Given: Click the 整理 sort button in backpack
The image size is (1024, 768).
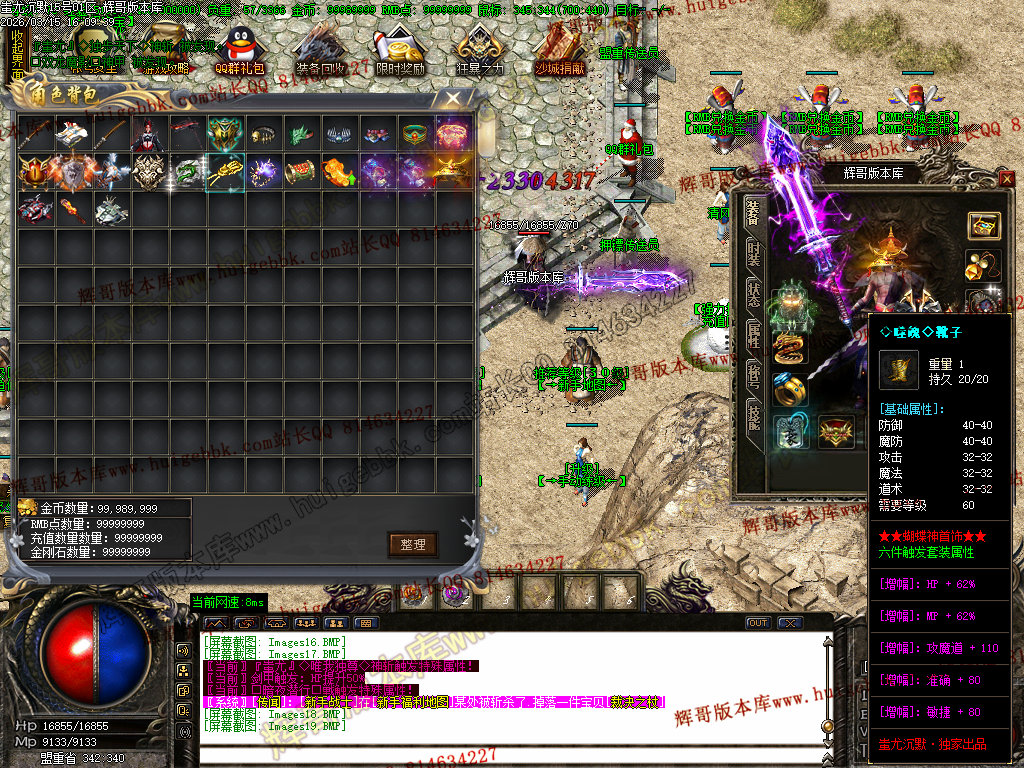Looking at the screenshot, I should tap(413, 544).
